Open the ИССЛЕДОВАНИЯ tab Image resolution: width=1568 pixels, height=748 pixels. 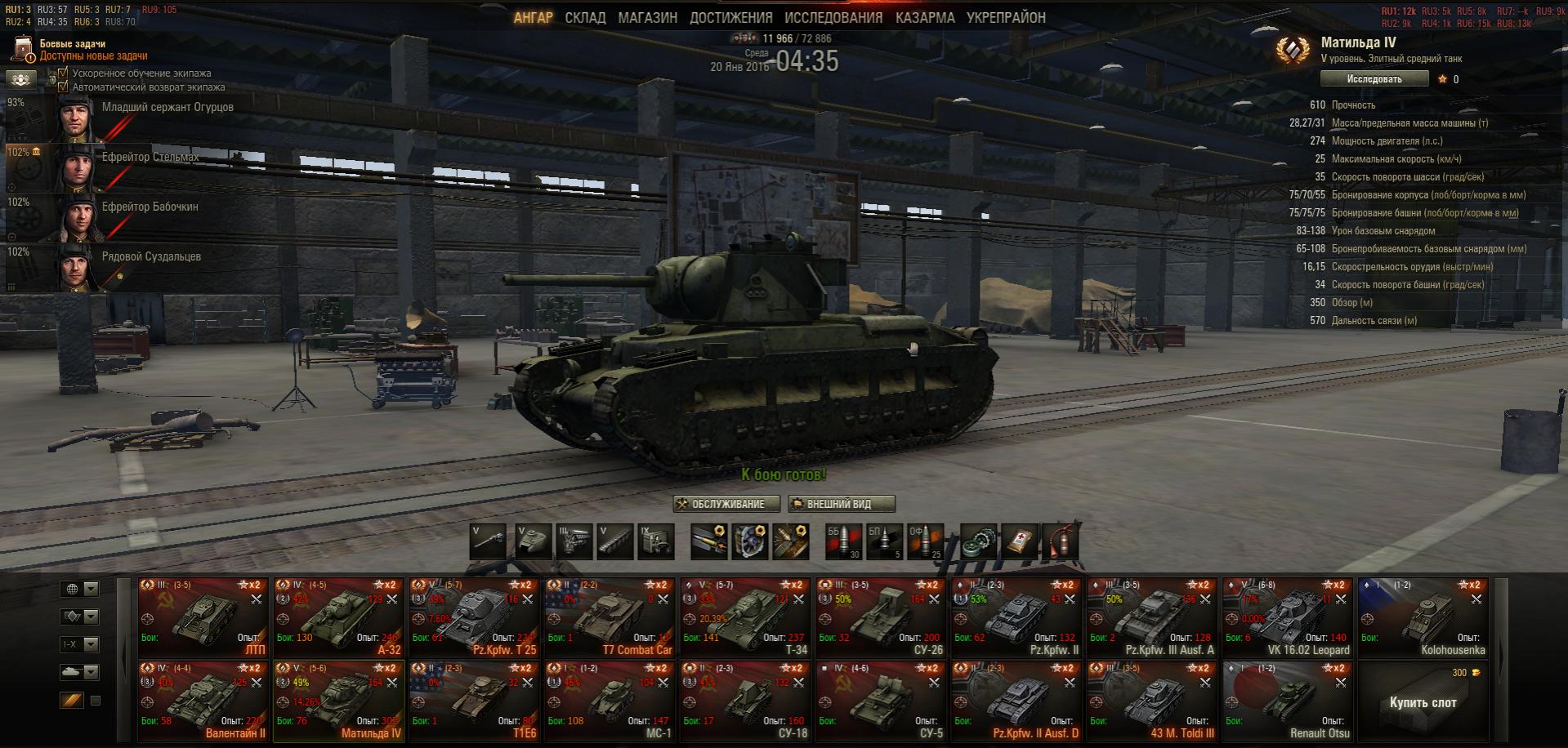[x=833, y=18]
